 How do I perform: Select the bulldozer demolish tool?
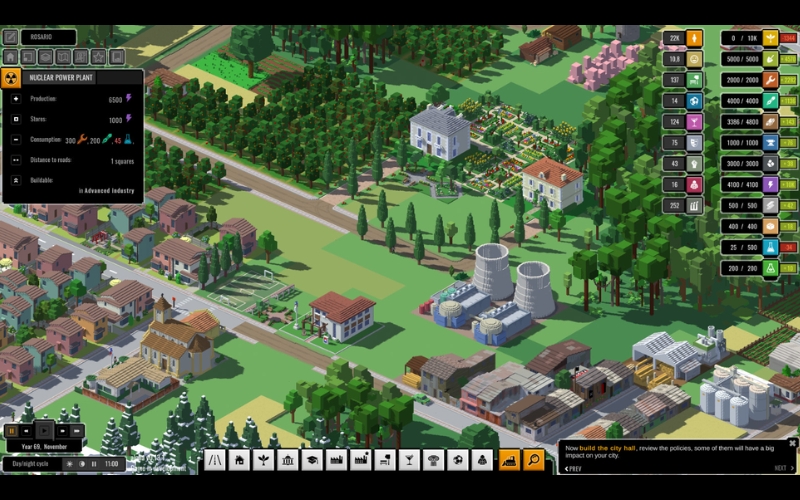[509, 460]
